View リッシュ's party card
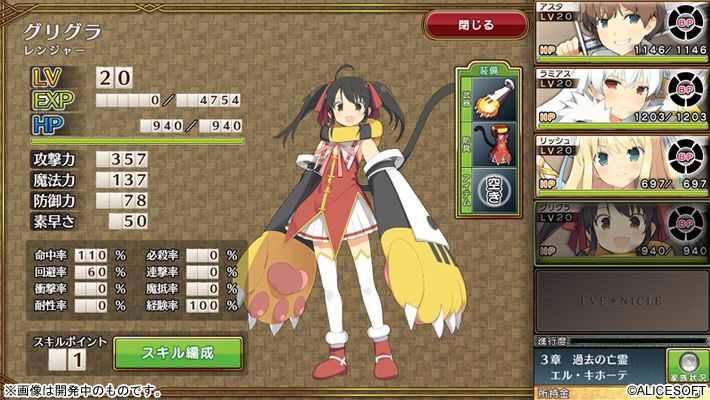The image size is (710, 400). pyautogui.click(x=619, y=165)
